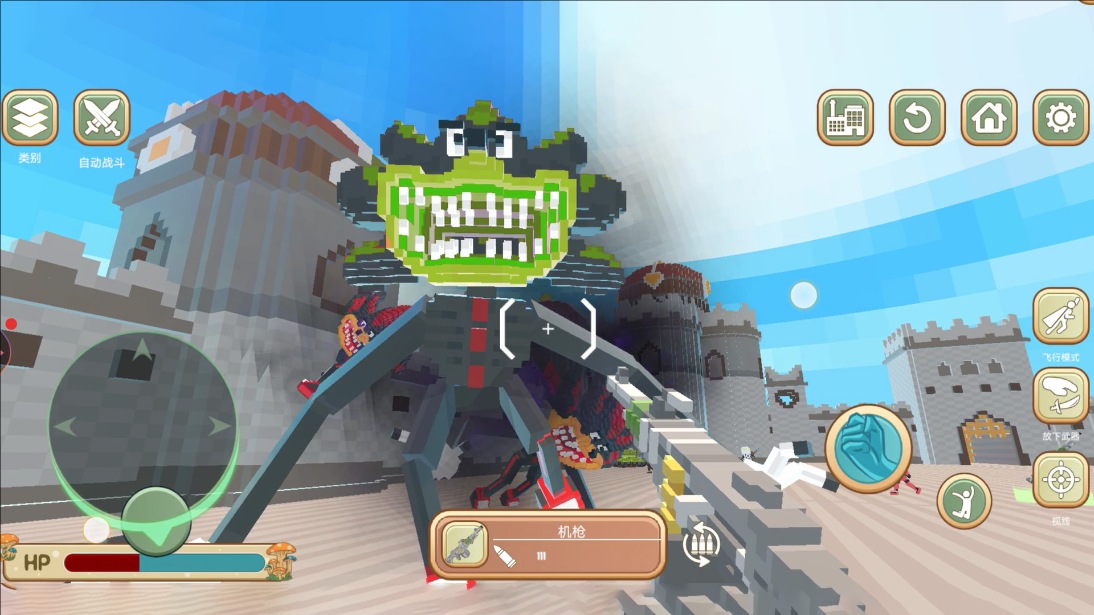Tap the green jumping figure button
Screen dimensions: 1094x615
point(964,500)
